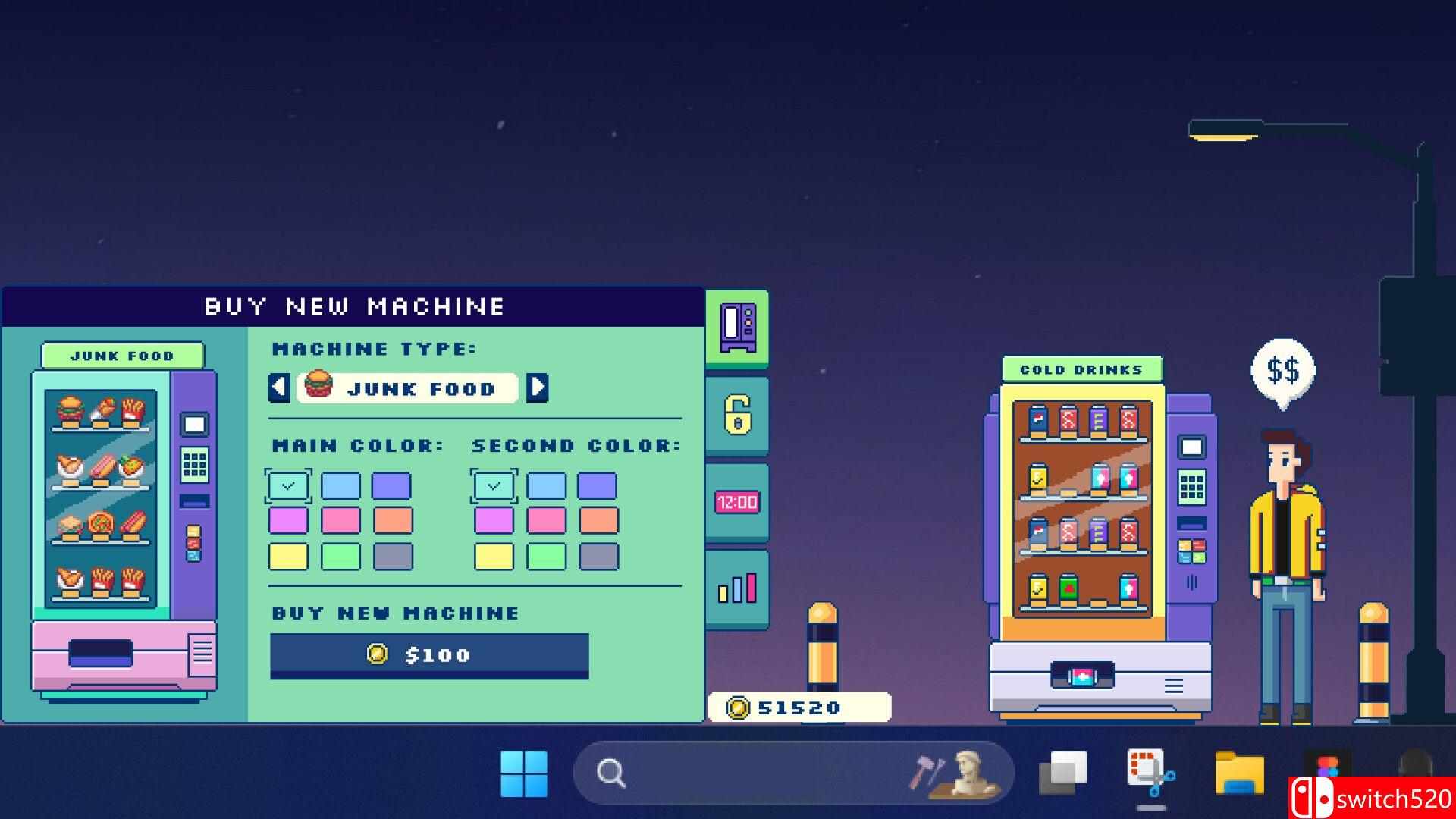
Task: Buy new machine for $100
Action: point(429,654)
